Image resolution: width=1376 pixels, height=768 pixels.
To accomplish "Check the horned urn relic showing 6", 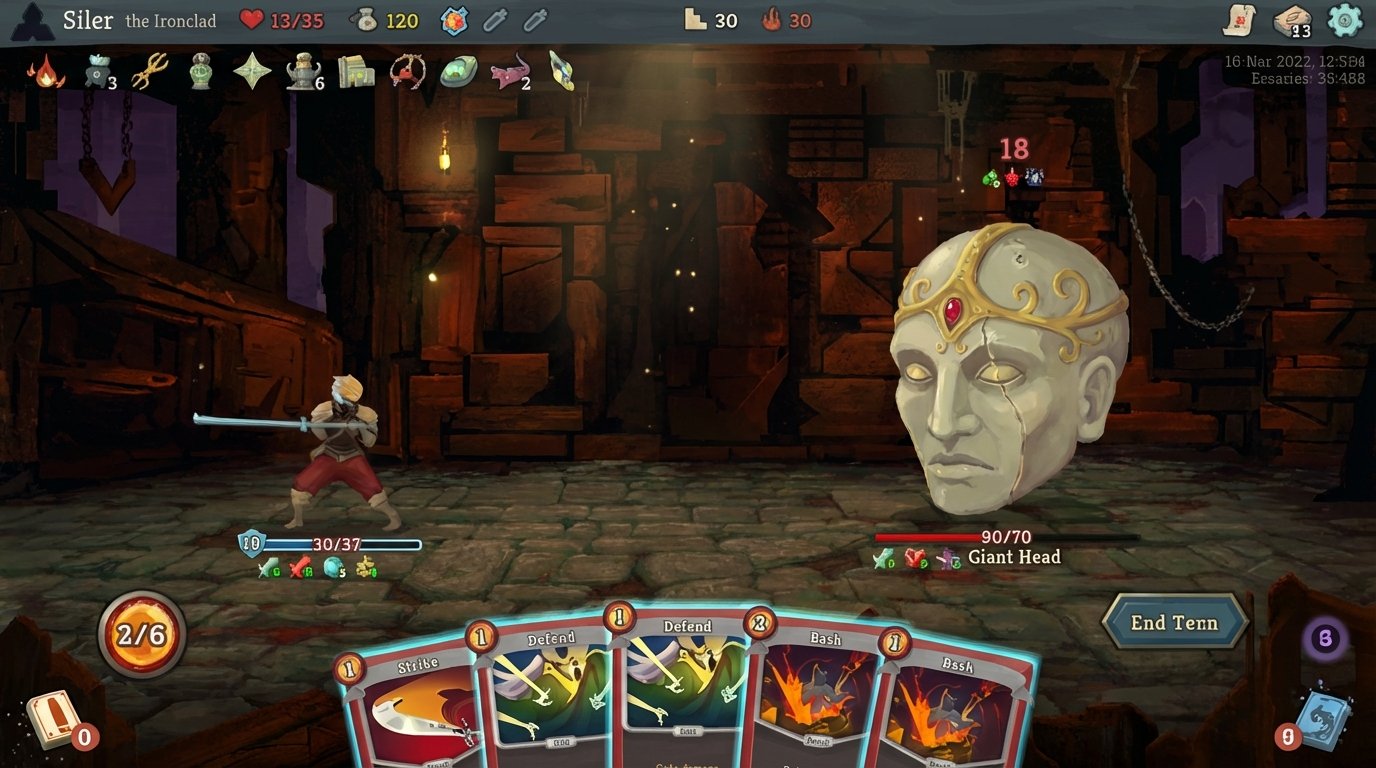I will point(302,71).
